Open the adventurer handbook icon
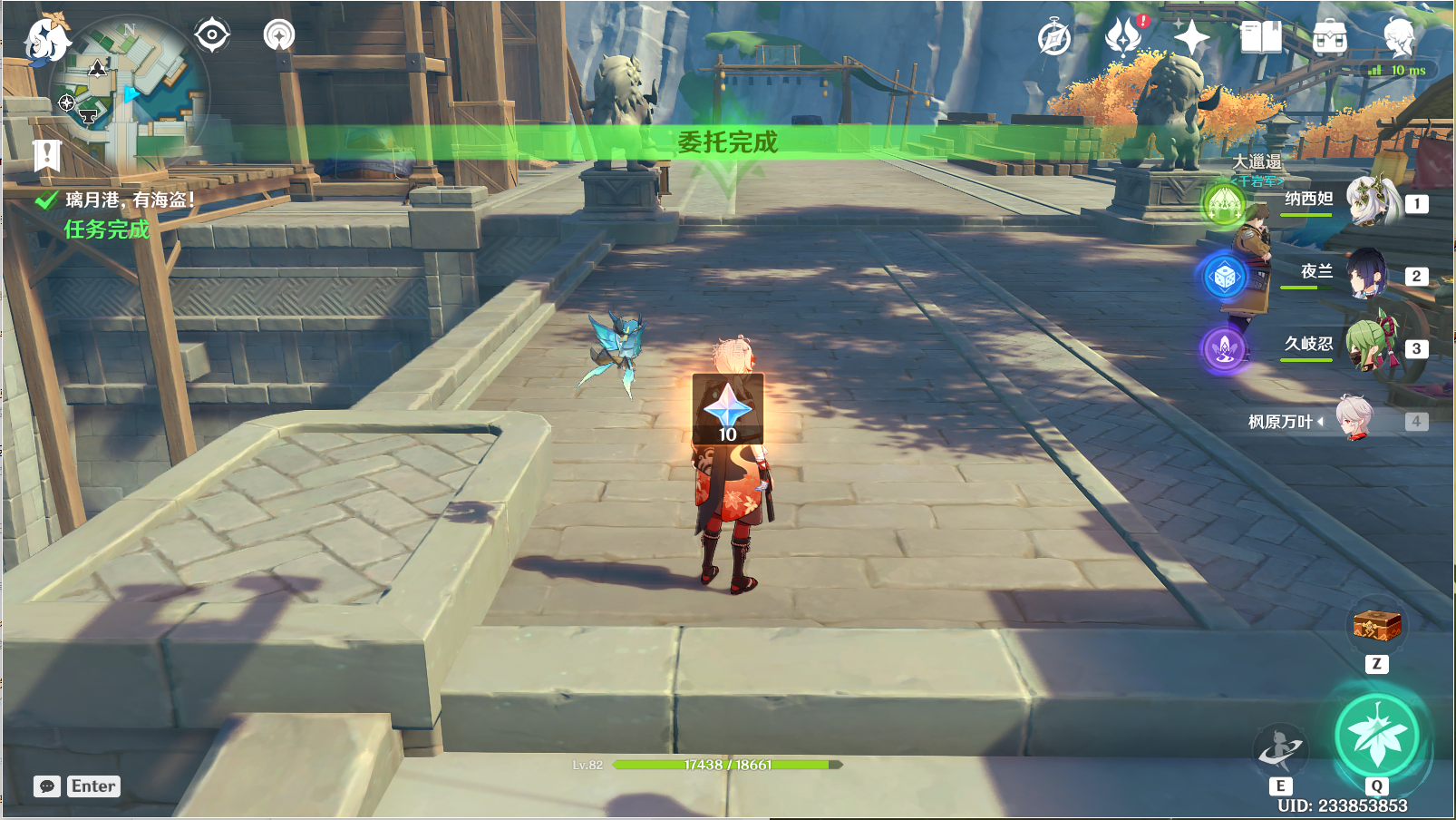Image resolution: width=1456 pixels, height=820 pixels. pos(1260,38)
